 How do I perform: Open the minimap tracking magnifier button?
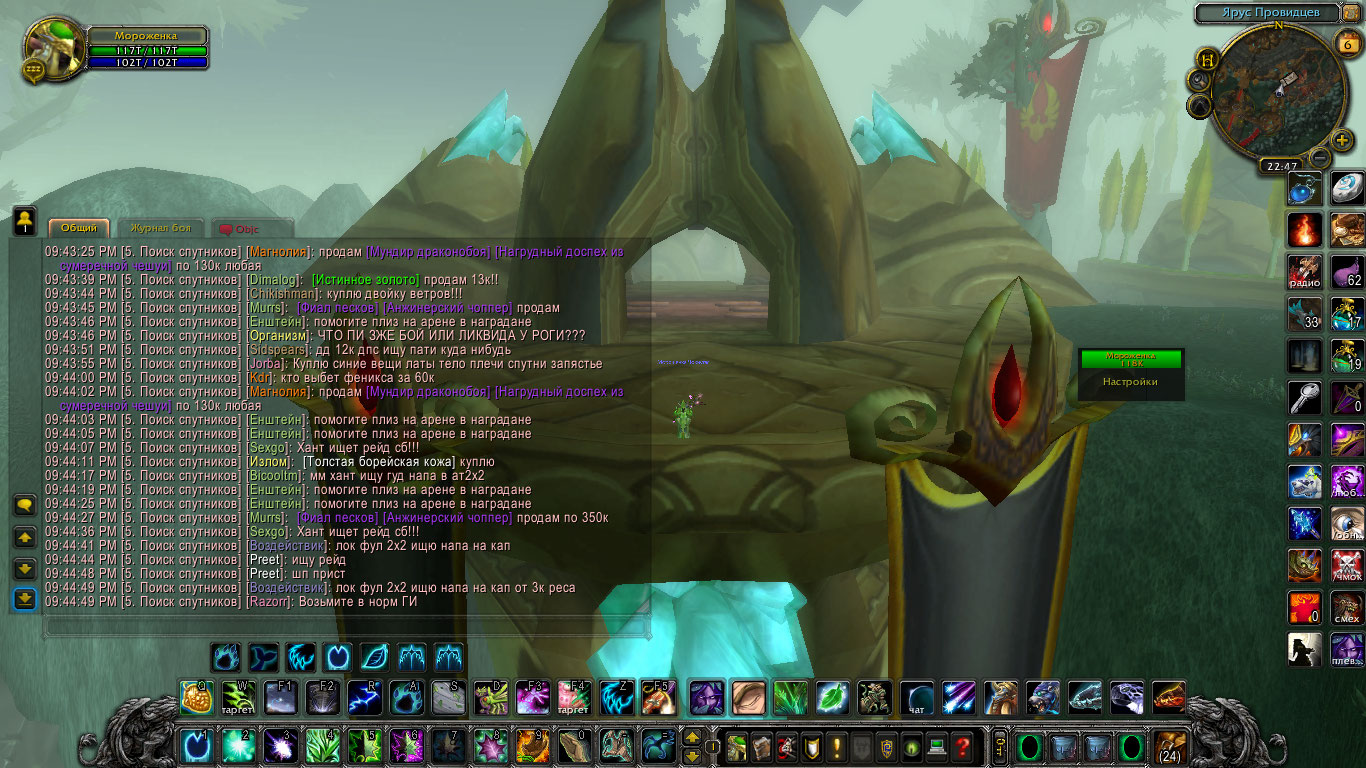tap(1199, 79)
